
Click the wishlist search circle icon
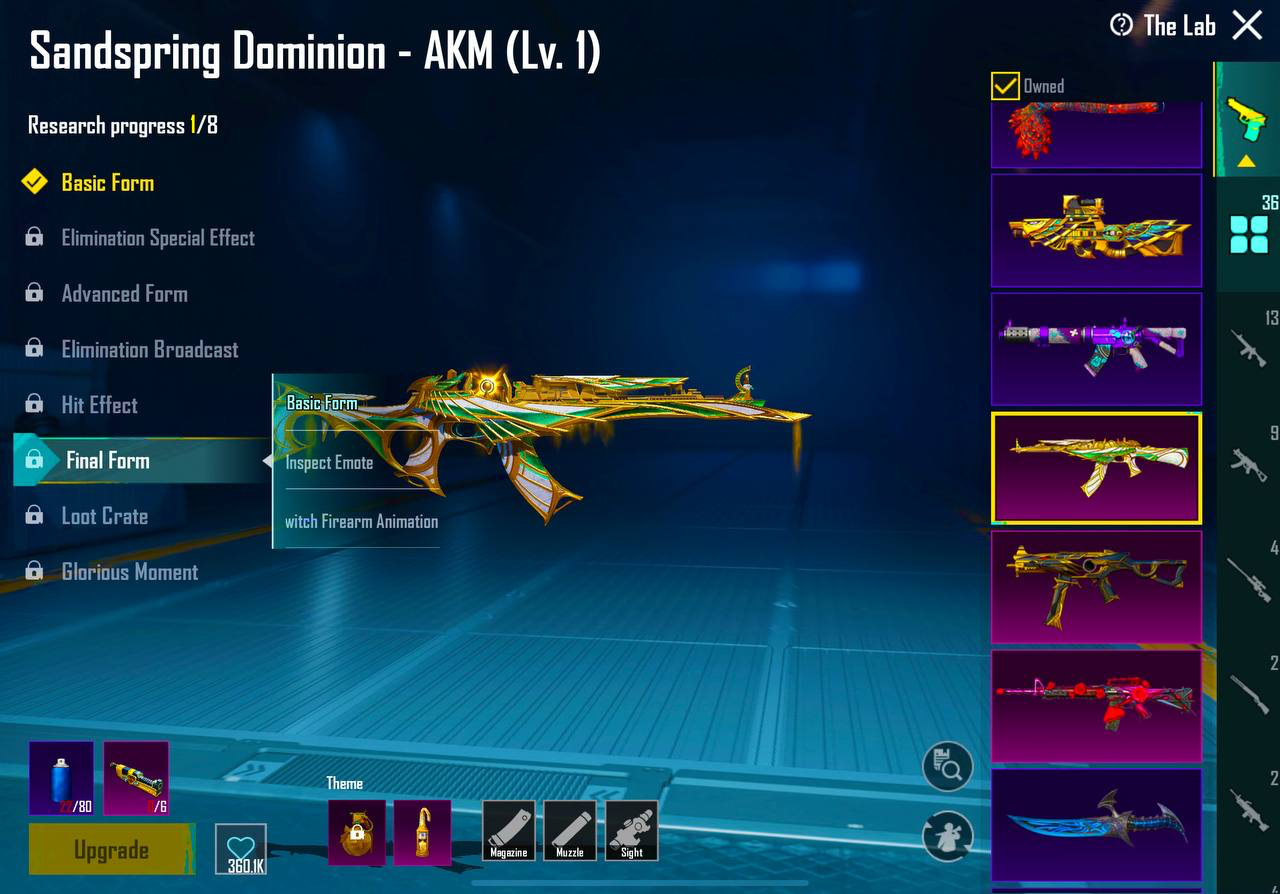946,765
